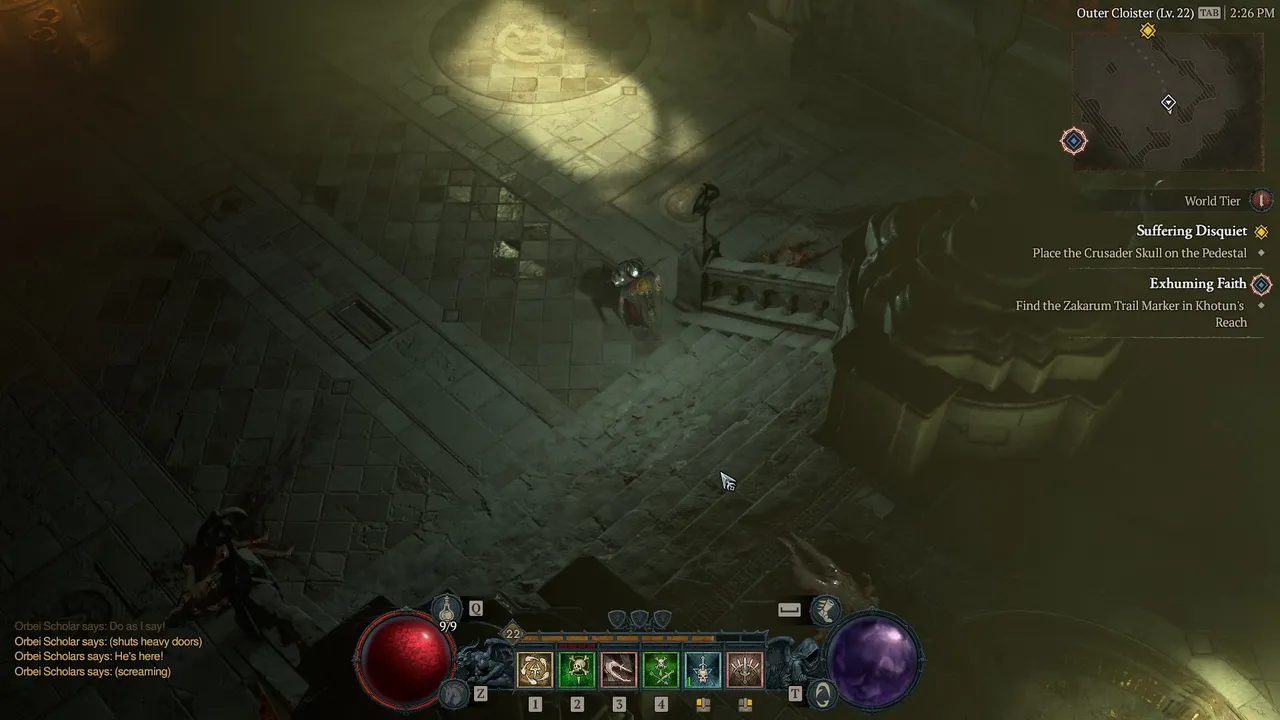
Task: Use the healing potion flask
Action: pos(447,607)
